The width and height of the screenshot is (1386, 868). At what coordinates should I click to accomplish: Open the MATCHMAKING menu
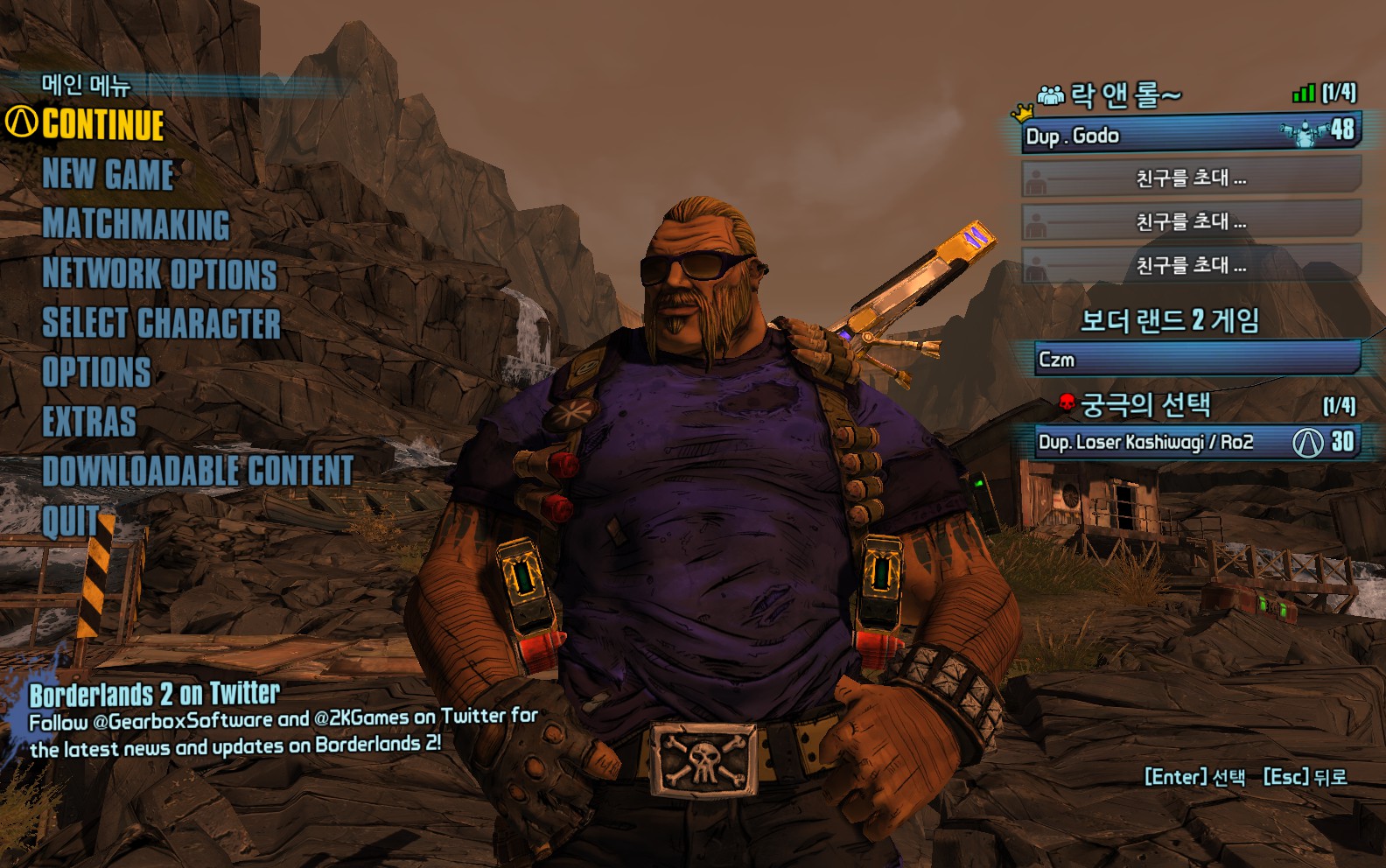click(136, 224)
